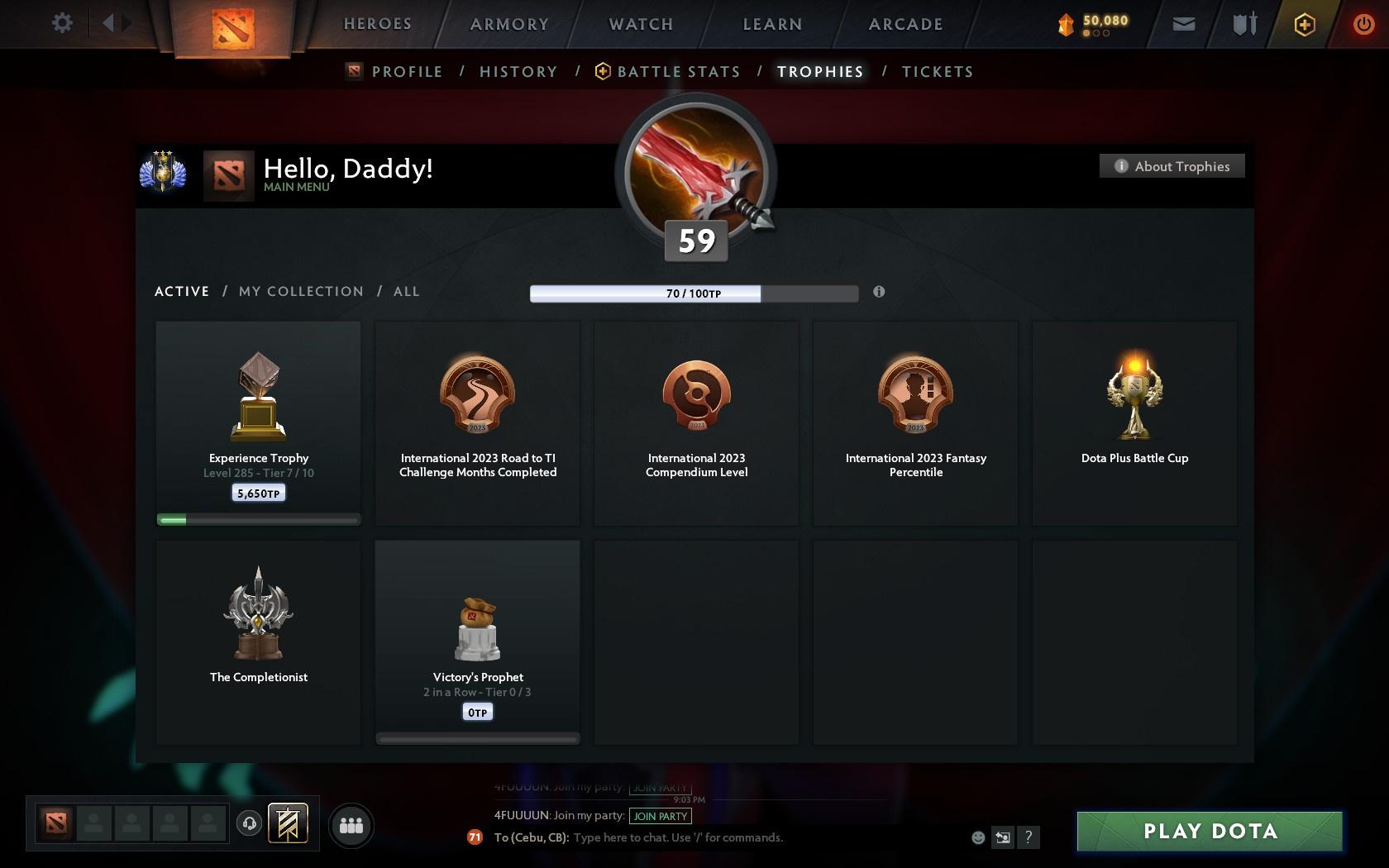Open the mail inbox icon
1389x868 pixels.
[1182, 24]
